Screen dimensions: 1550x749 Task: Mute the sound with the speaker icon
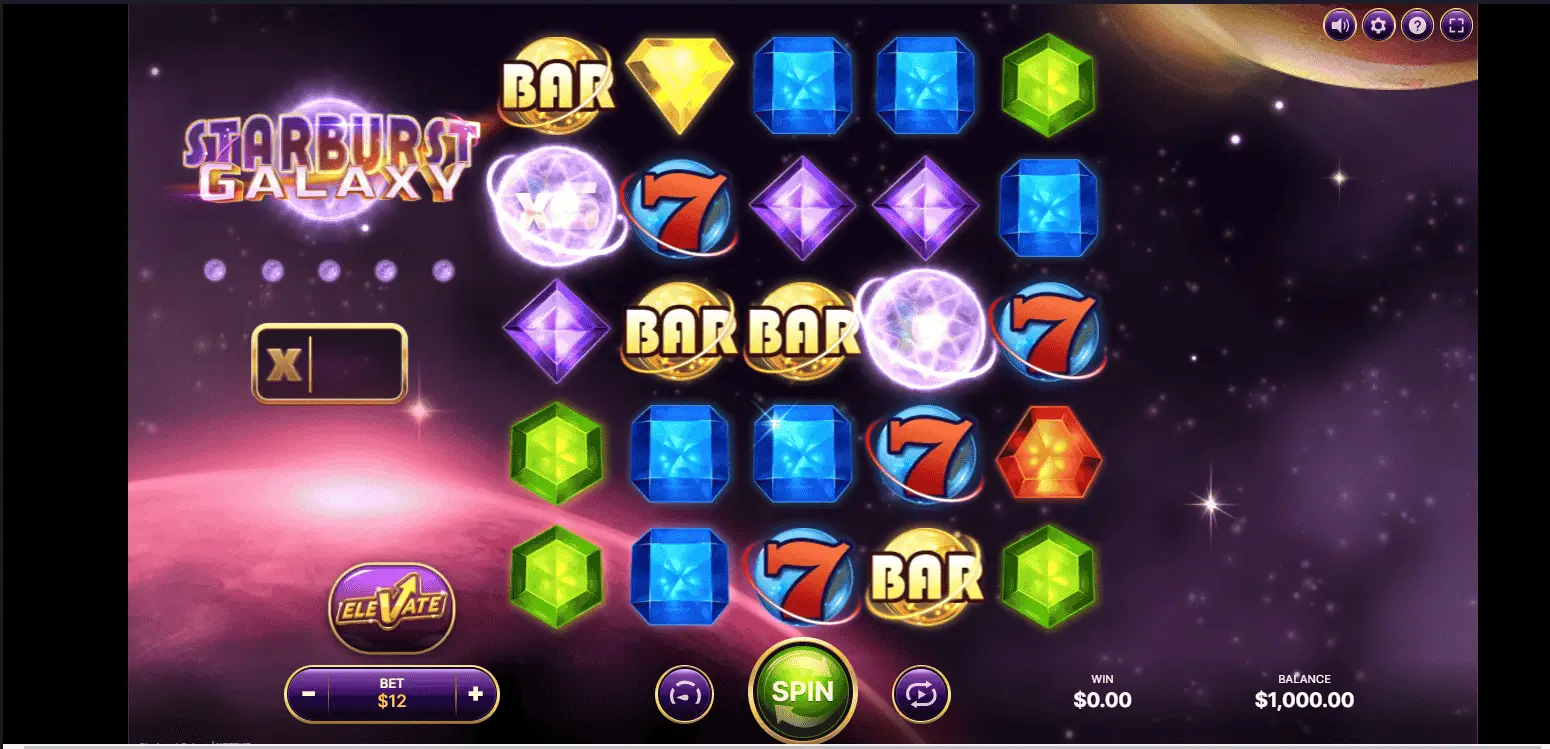1339,25
